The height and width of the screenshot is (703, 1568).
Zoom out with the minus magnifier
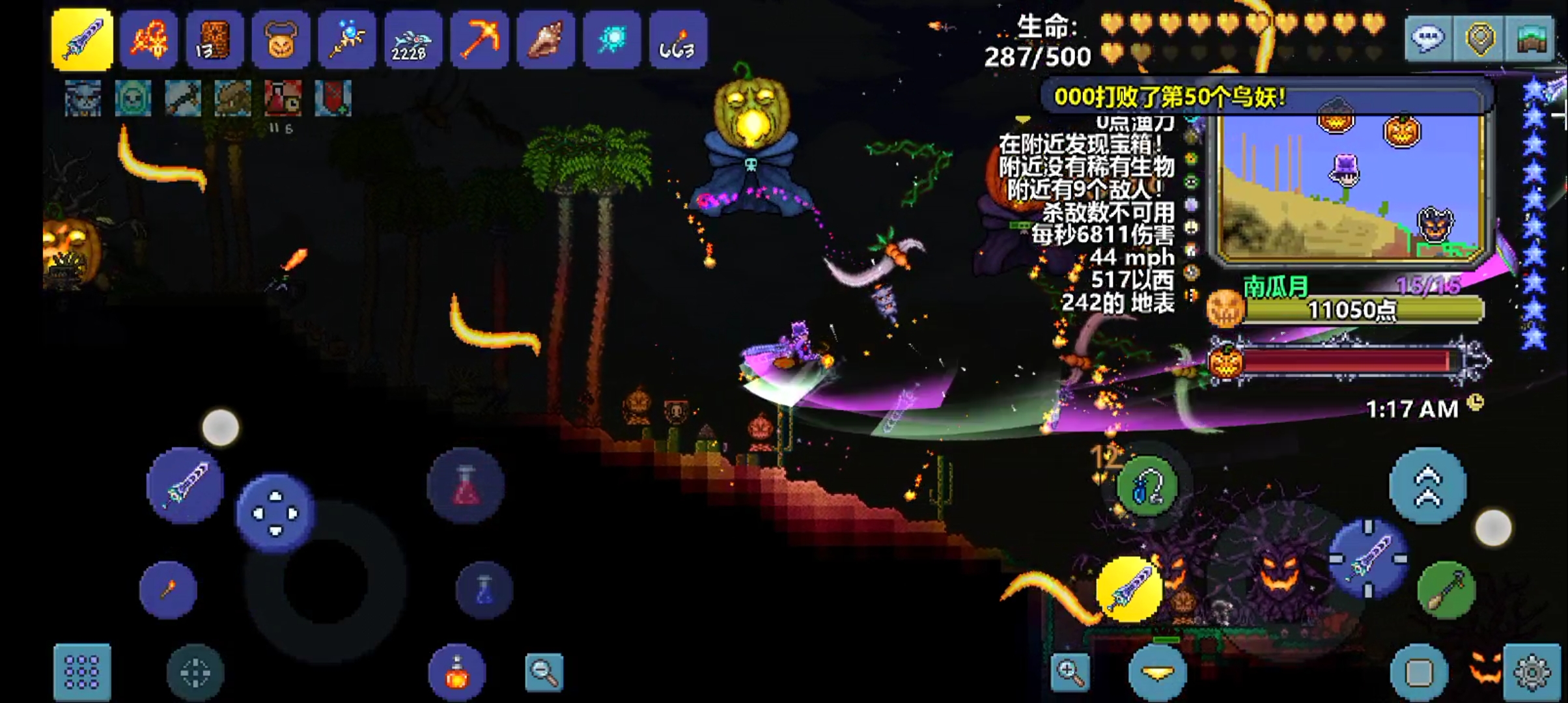pyautogui.click(x=544, y=672)
